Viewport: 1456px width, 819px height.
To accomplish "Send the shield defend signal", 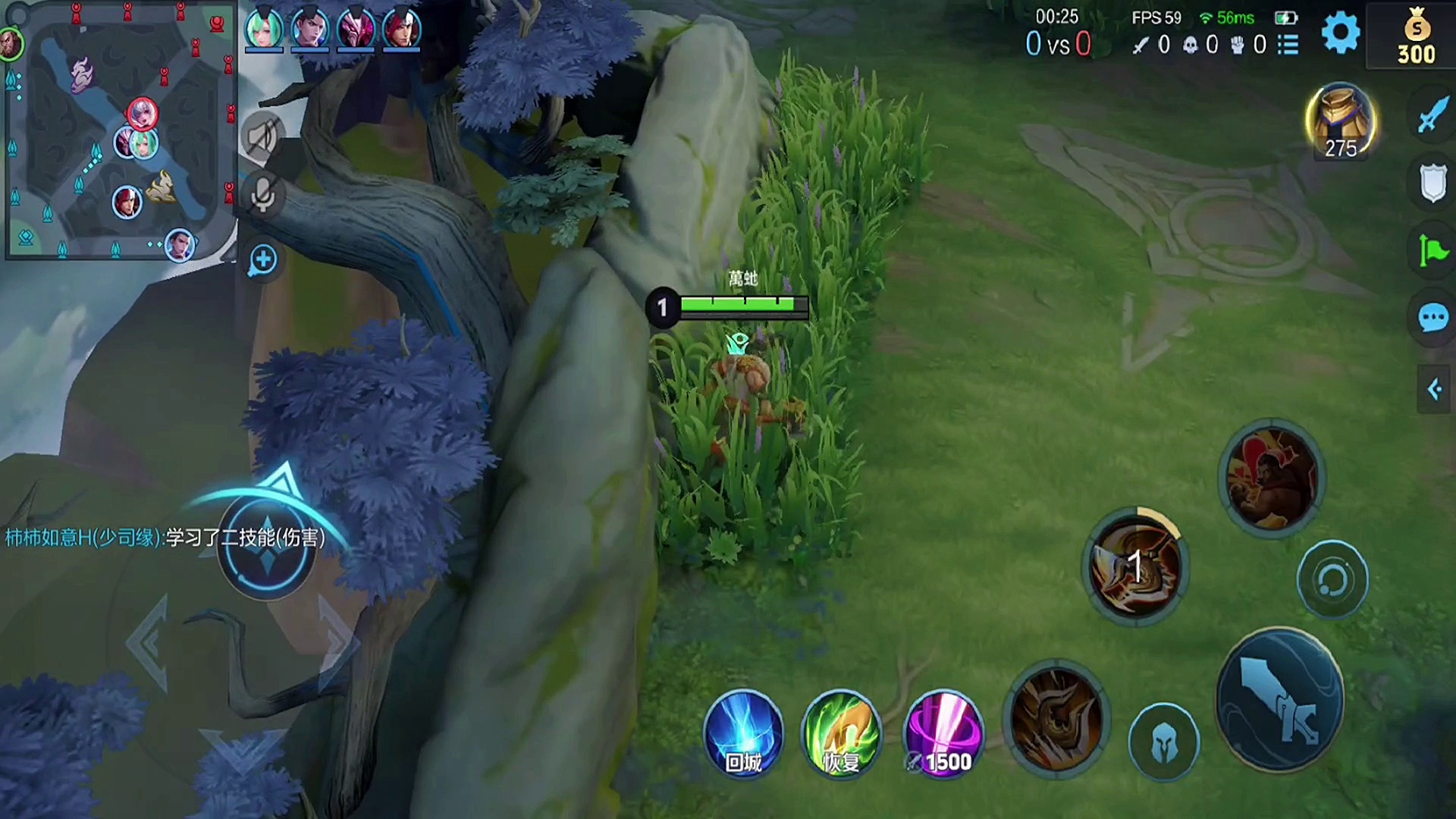I will point(1432,183).
